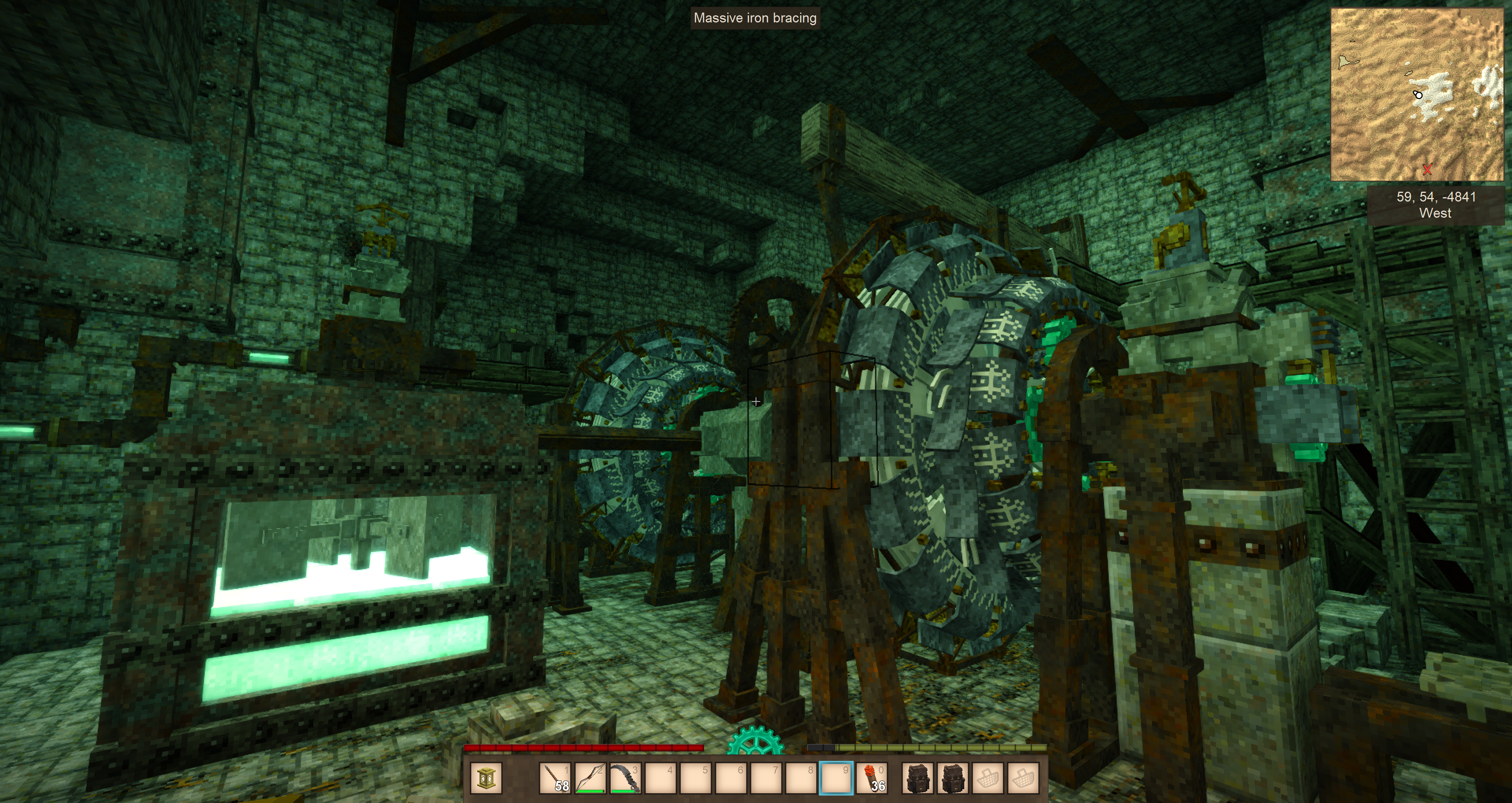The height and width of the screenshot is (803, 1512).
Task: Select the arrows stack in slot 1
Action: [x=555, y=778]
